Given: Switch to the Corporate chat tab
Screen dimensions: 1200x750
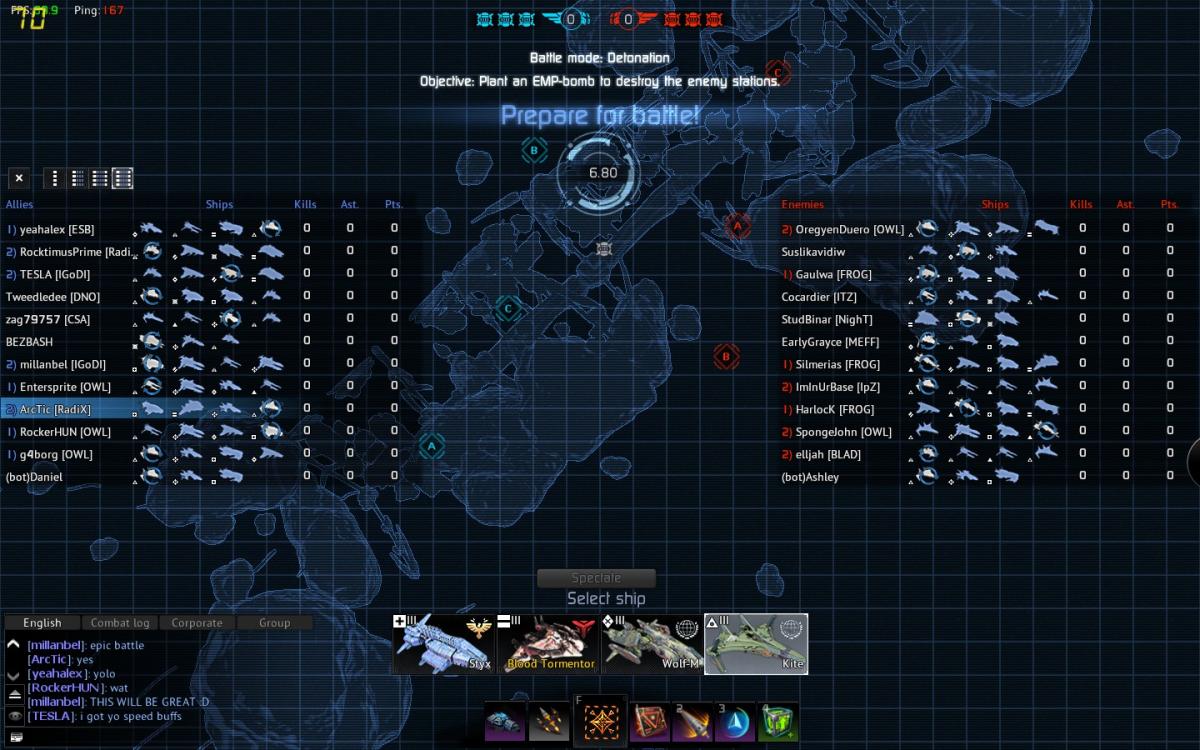Looking at the screenshot, I should point(197,623).
